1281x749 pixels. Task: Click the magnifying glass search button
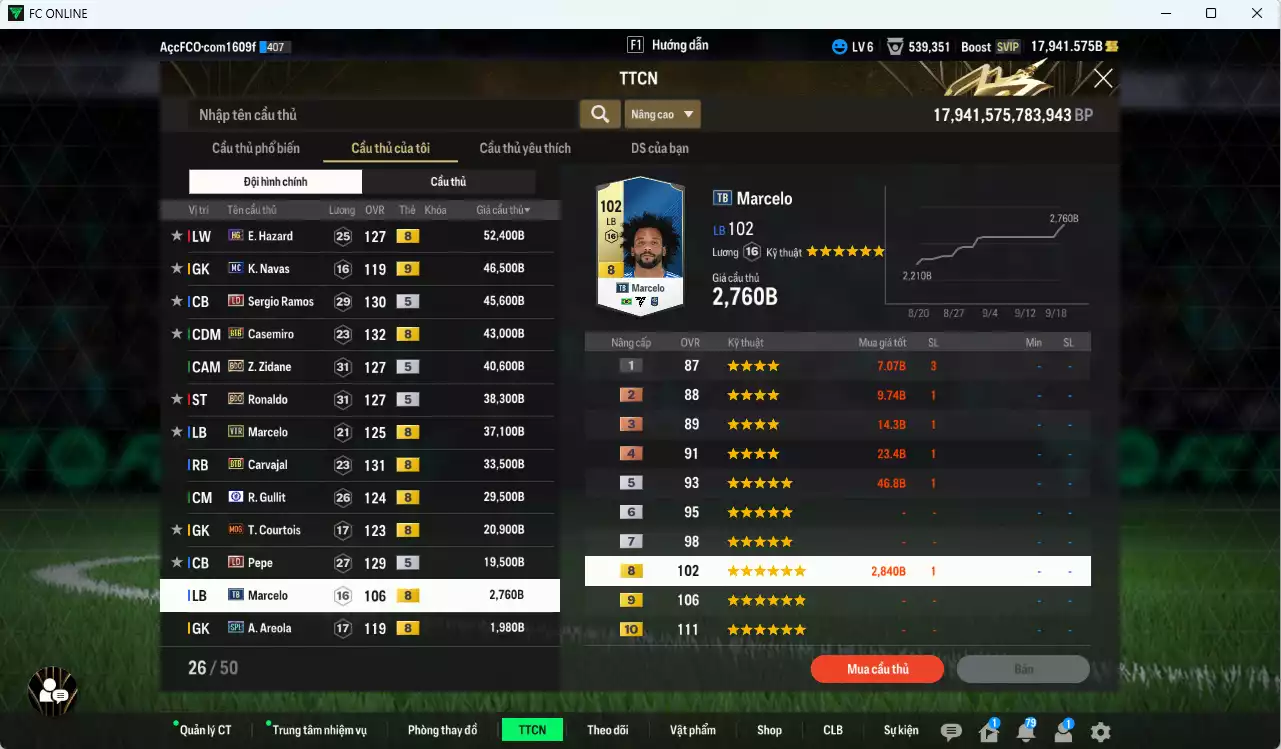[x=600, y=114]
